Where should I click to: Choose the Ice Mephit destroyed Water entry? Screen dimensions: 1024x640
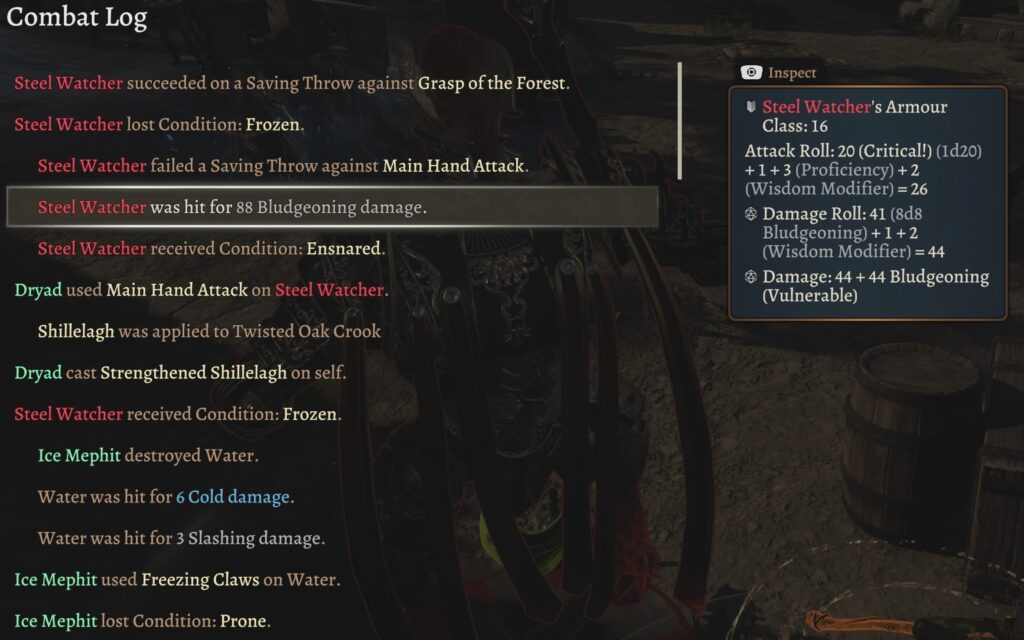(148, 456)
